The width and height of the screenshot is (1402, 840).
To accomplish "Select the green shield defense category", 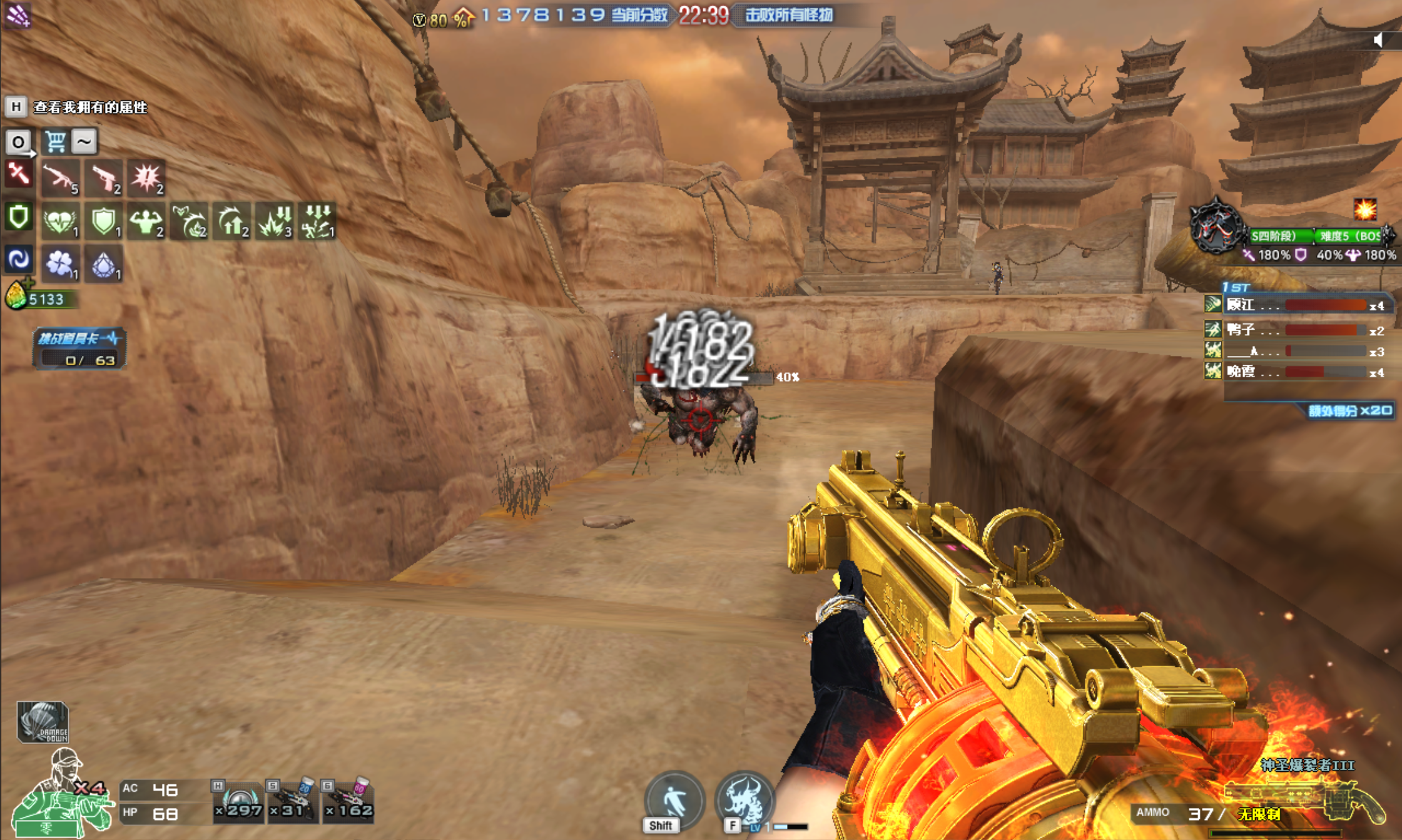I will click(18, 217).
